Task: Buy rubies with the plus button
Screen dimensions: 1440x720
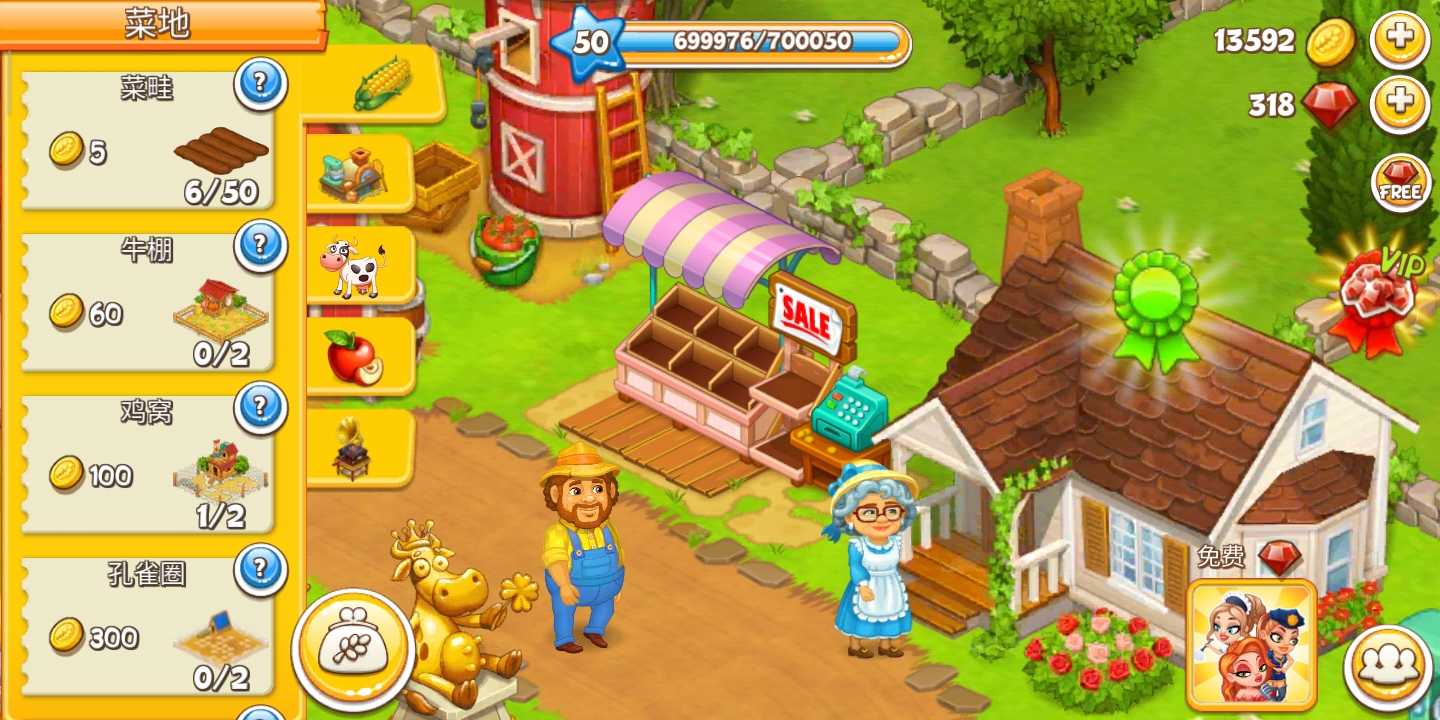Action: [x=1400, y=104]
